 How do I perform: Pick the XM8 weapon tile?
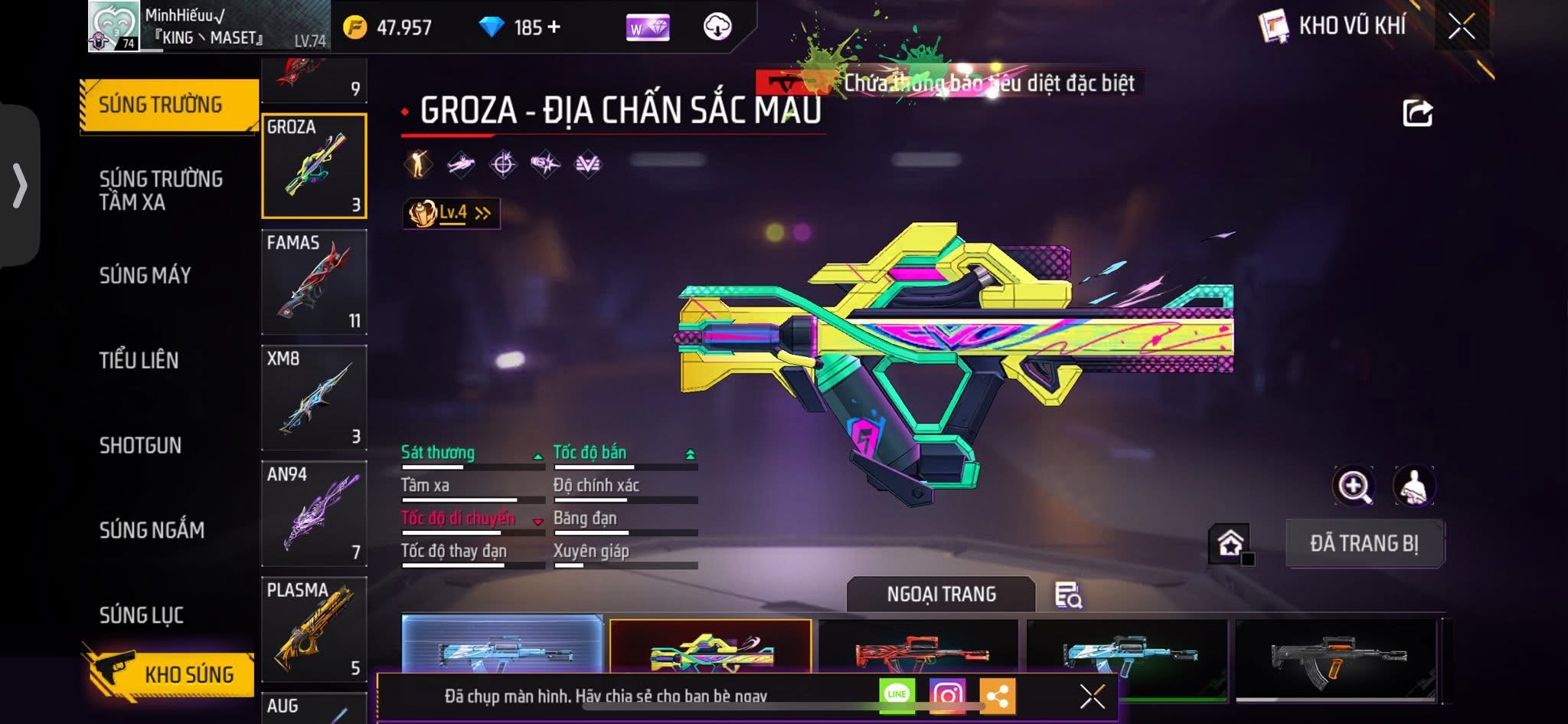[x=314, y=398]
